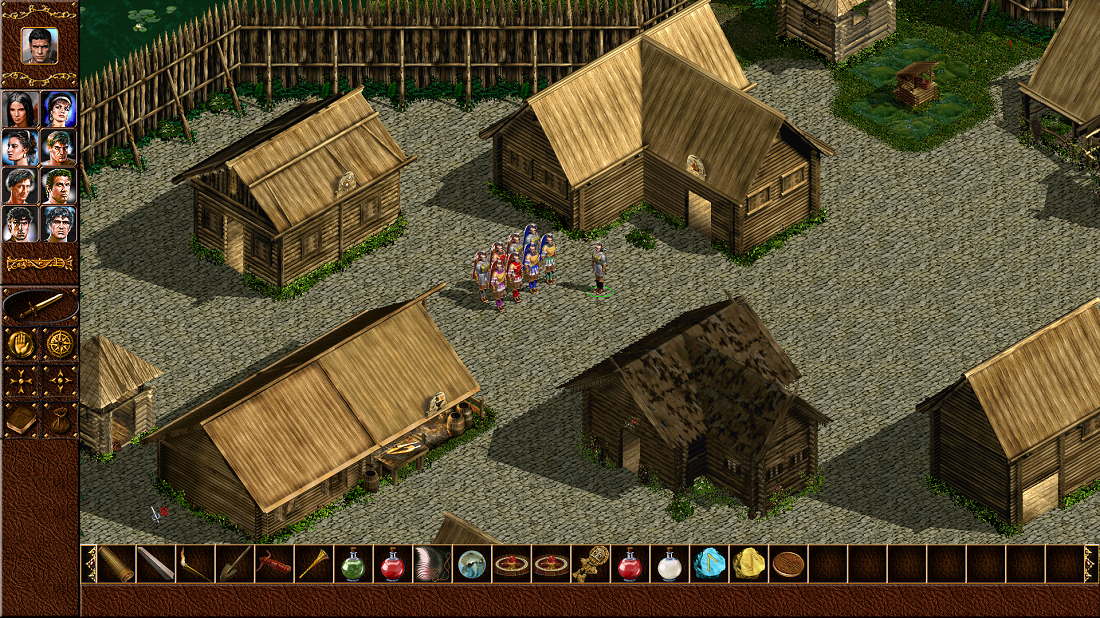Click the hotbar's right-end scroll arrow
The height and width of the screenshot is (618, 1100).
coord(1091,564)
